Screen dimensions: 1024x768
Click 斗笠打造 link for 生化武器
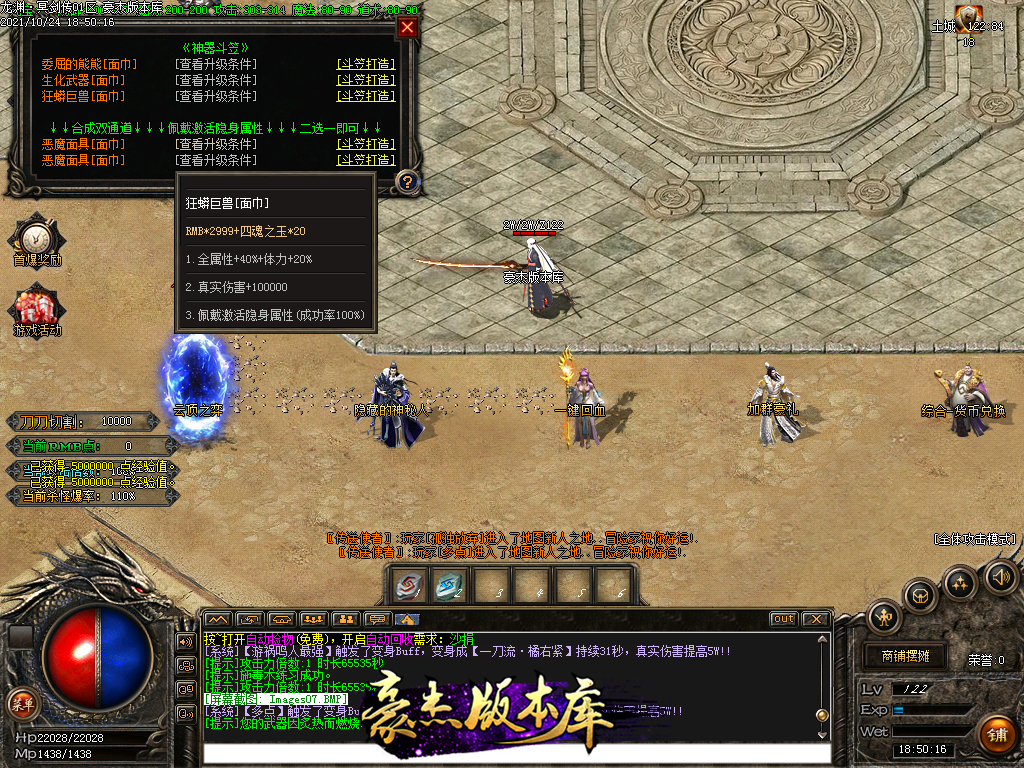point(366,80)
